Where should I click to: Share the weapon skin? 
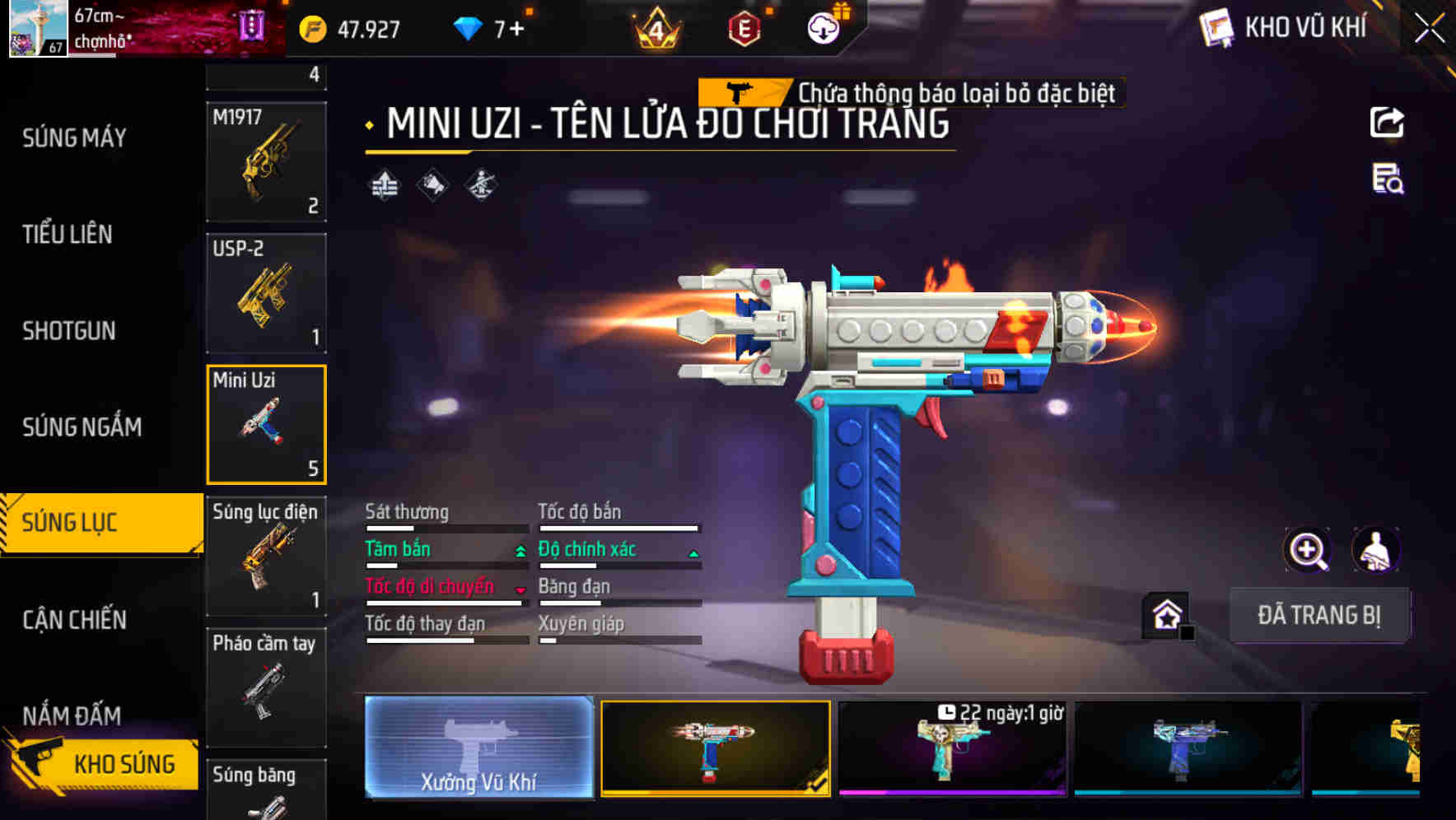(1387, 123)
